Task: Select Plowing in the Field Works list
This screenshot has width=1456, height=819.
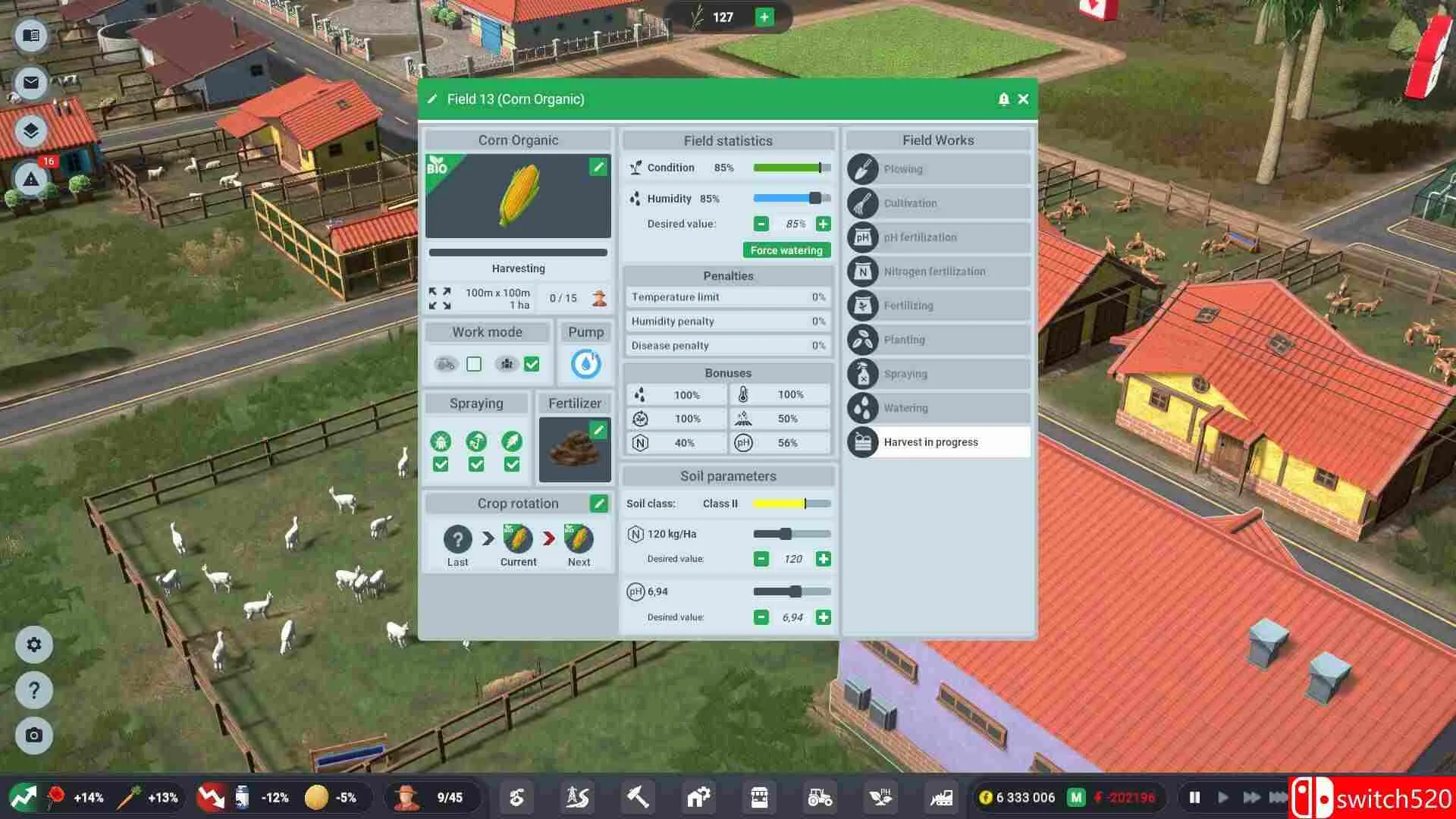Action: pyautogui.click(x=938, y=168)
